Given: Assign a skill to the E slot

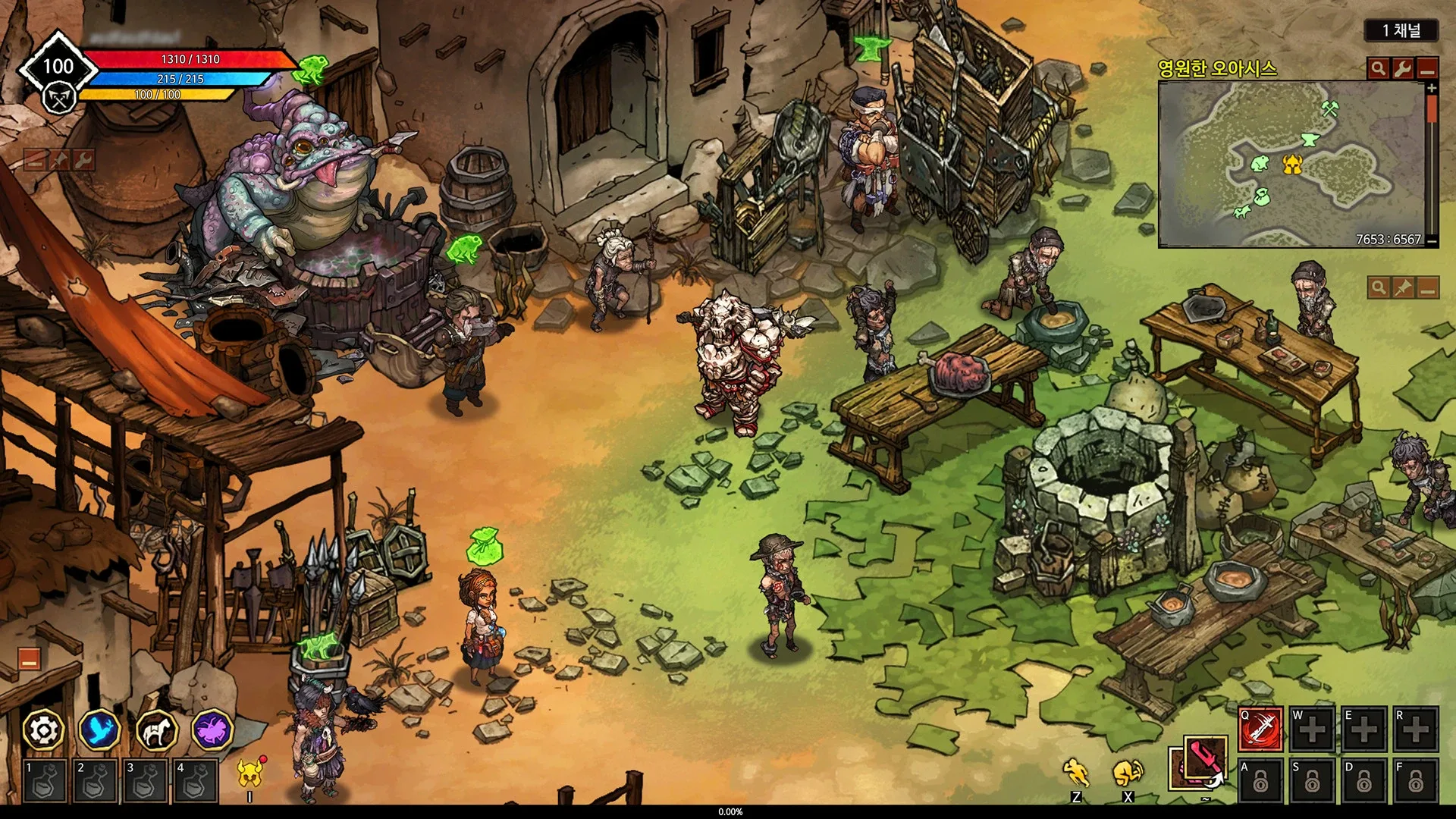Looking at the screenshot, I should tap(1363, 730).
